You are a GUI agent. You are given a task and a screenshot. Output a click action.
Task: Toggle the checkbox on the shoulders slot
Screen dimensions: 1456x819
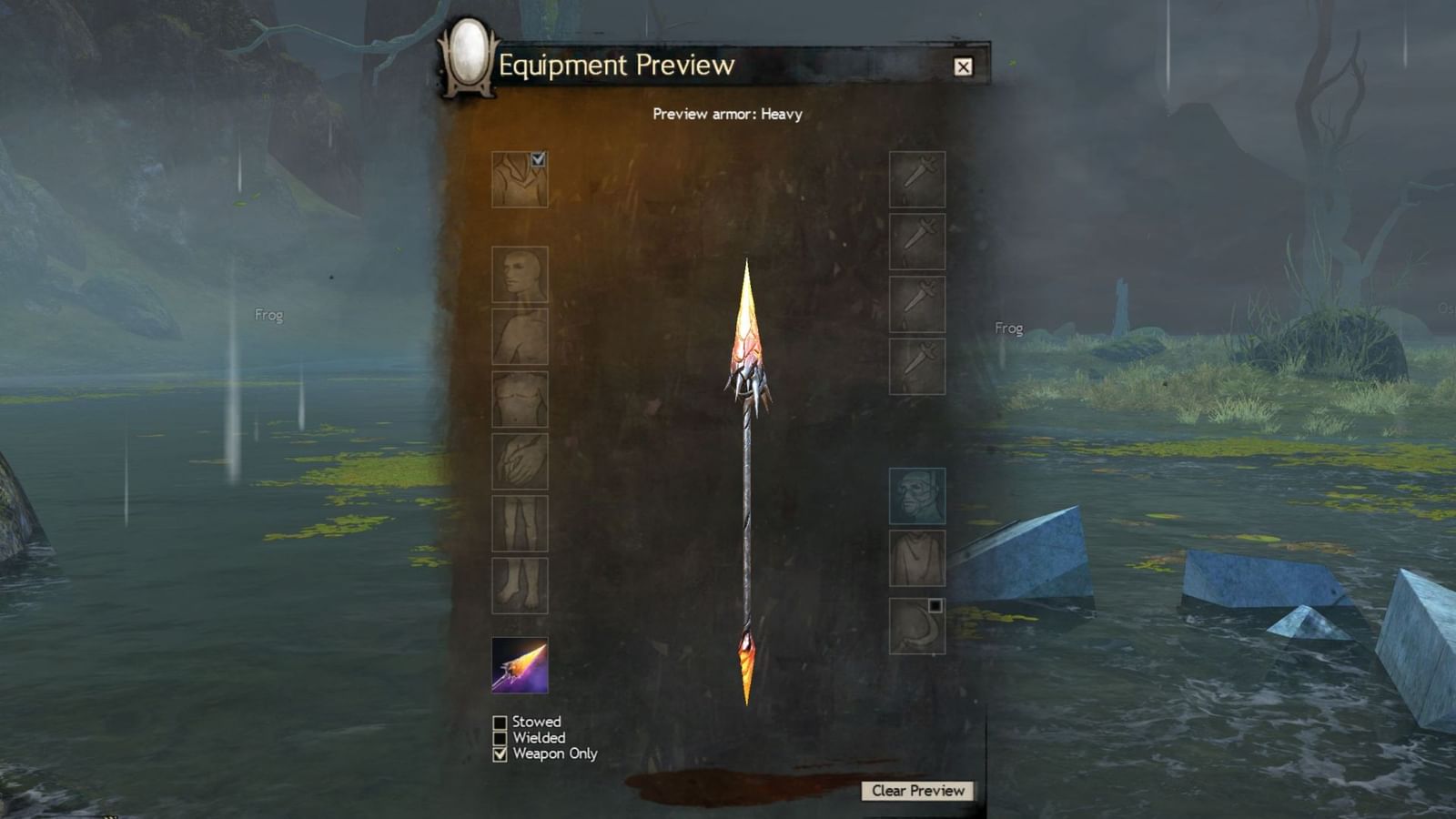(540, 161)
